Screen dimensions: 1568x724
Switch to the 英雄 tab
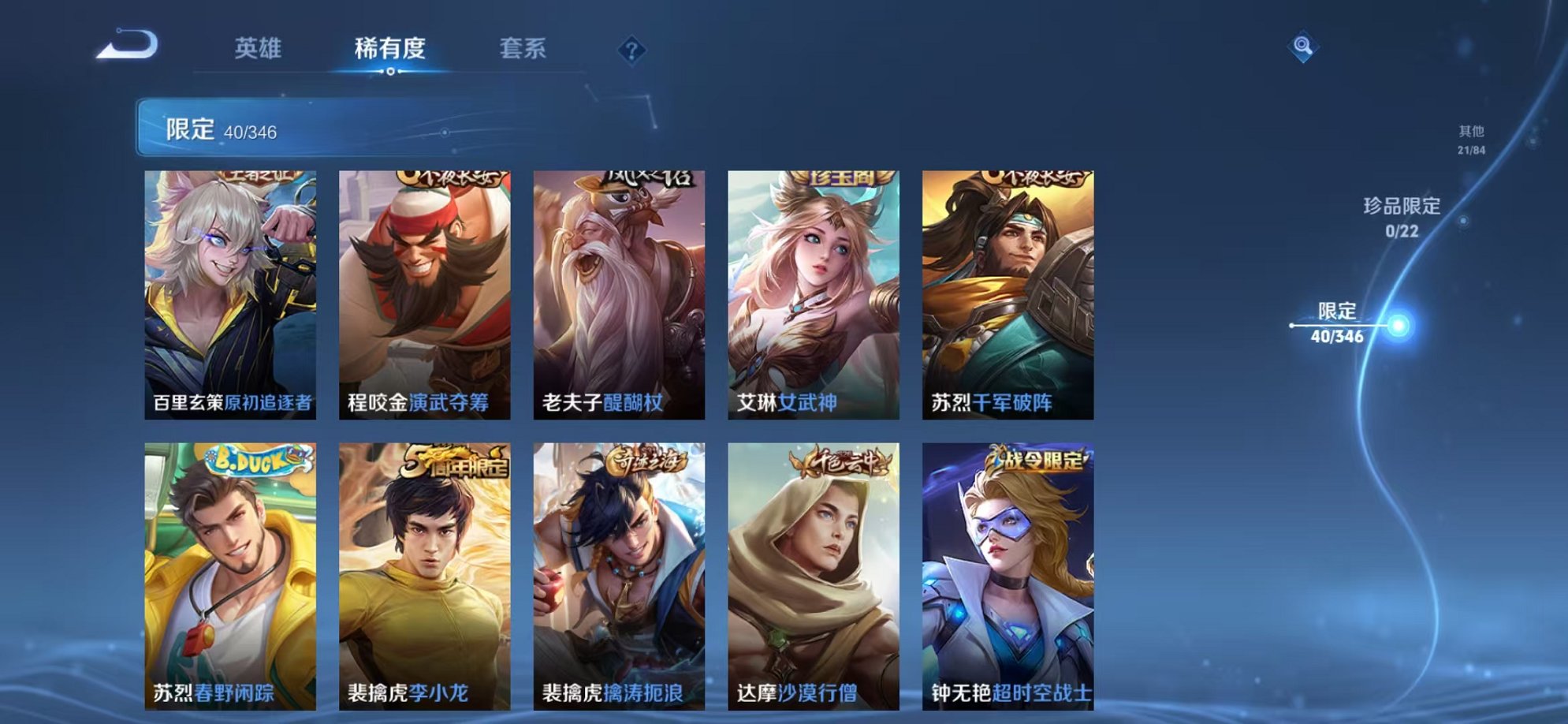pos(260,47)
